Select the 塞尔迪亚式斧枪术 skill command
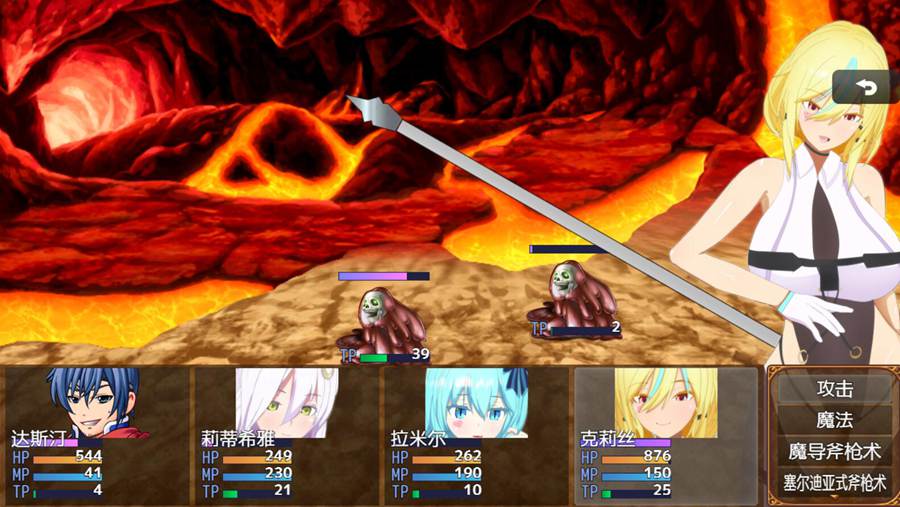The image size is (900, 507). (x=834, y=483)
